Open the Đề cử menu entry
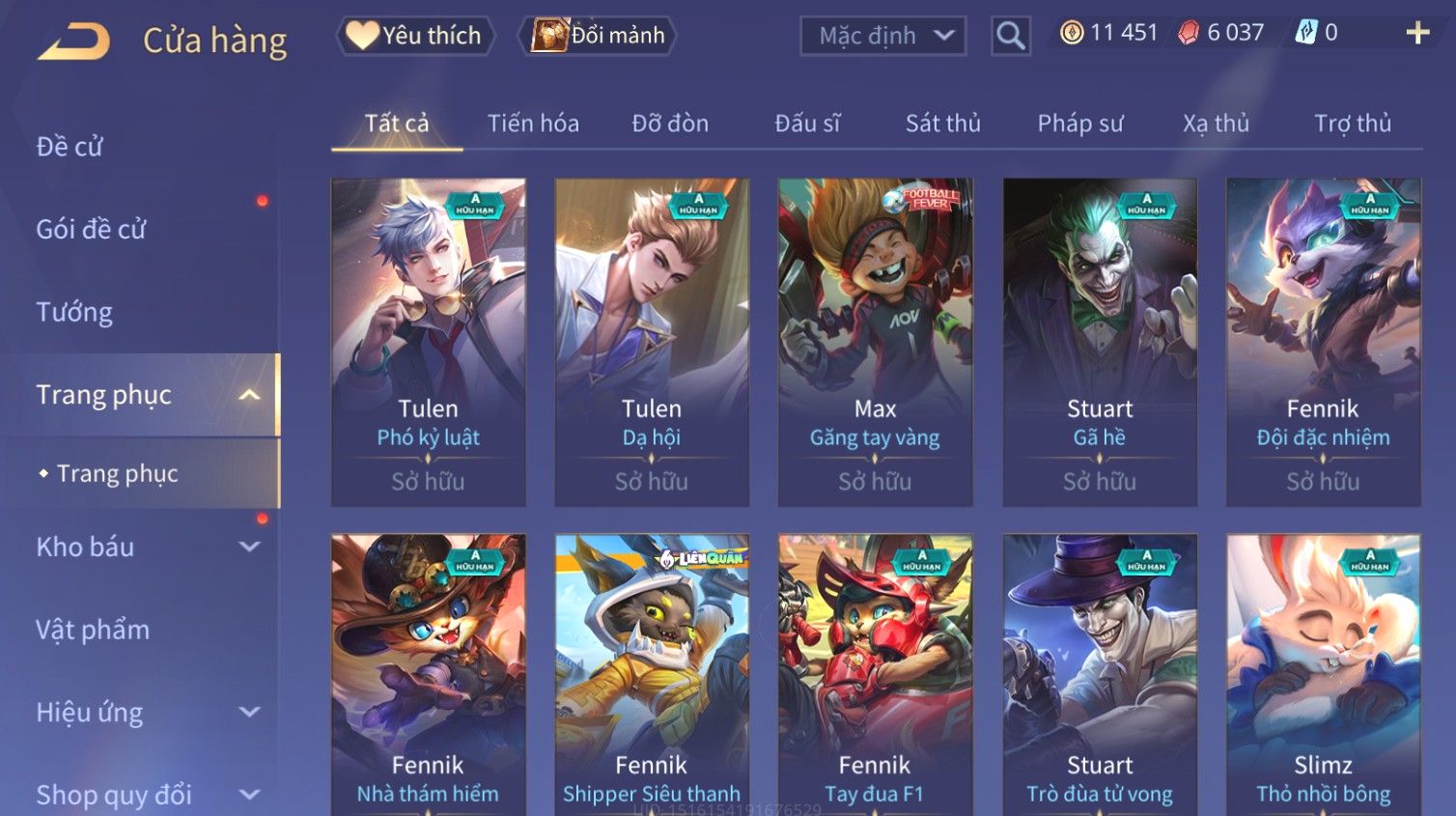 [70, 147]
